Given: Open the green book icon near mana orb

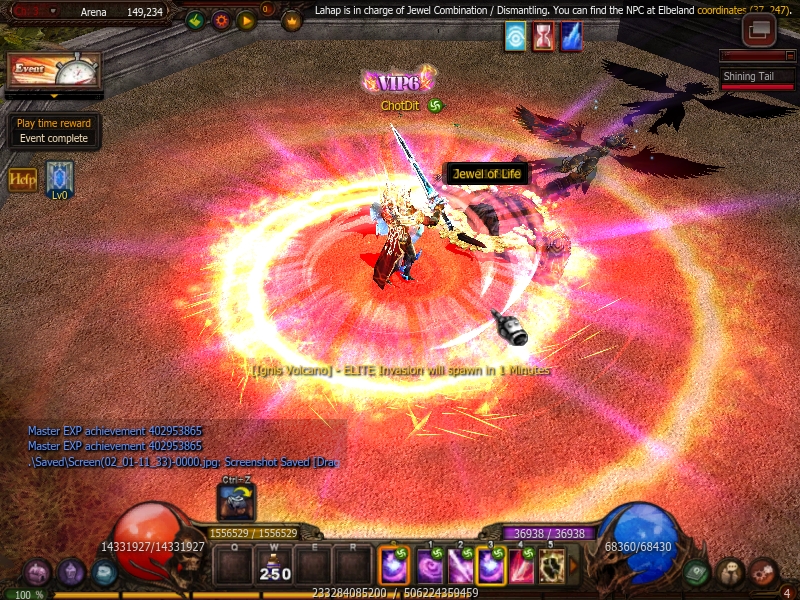Looking at the screenshot, I should click(x=698, y=572).
